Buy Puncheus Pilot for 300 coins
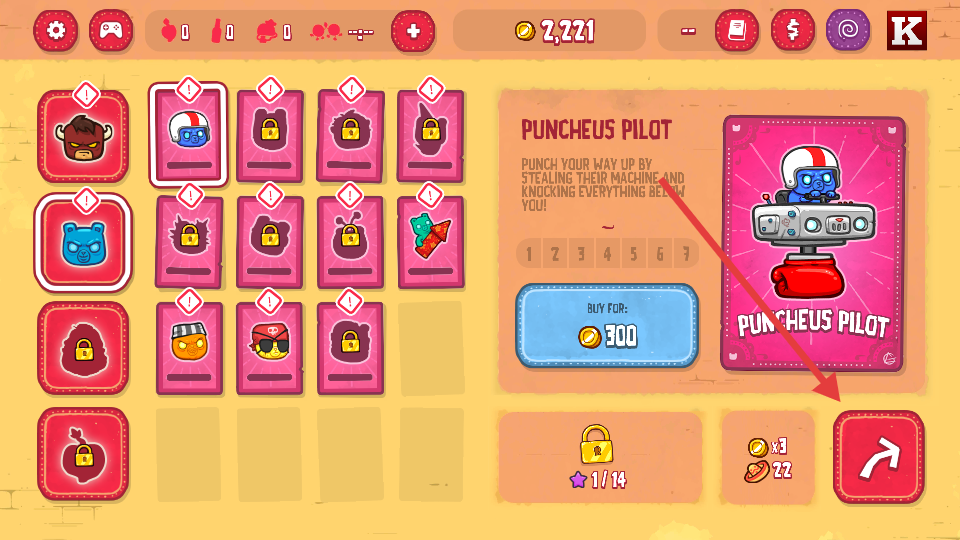This screenshot has height=540, width=960. (606, 325)
